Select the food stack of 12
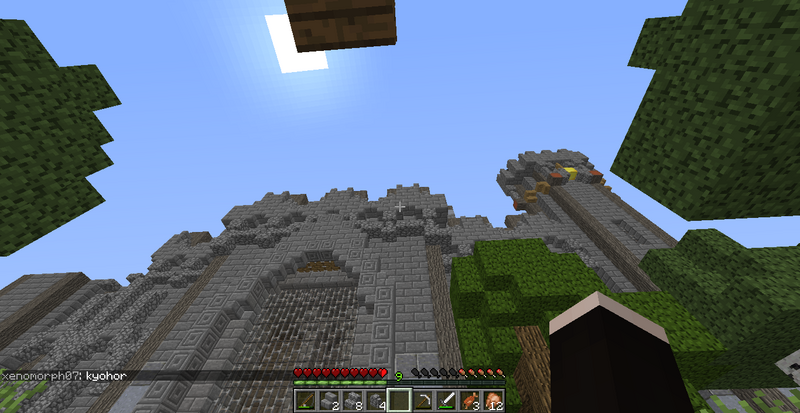Image resolution: width=800 pixels, height=413 pixels. pyautogui.click(x=494, y=401)
